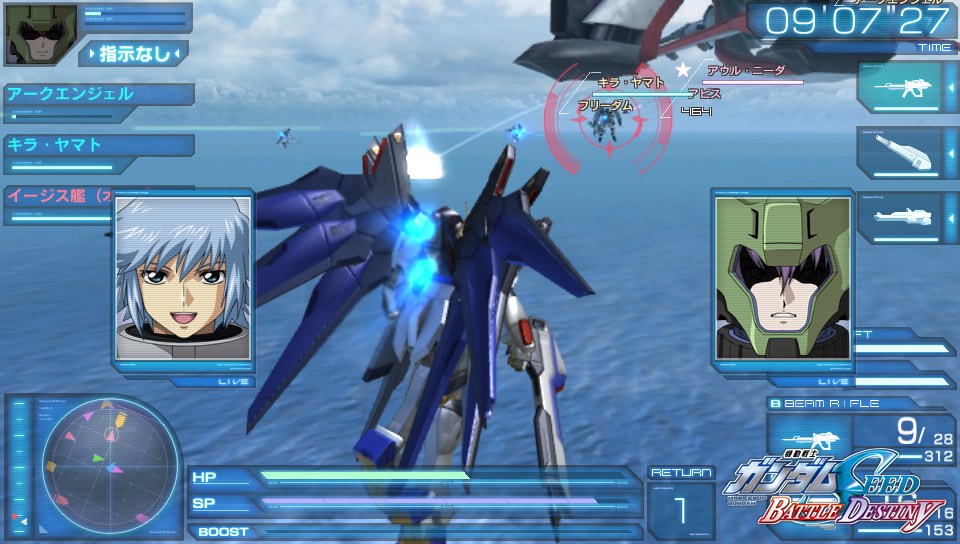Click the silver-haired pilot portrait
This screenshot has width=960, height=544.
coord(181,277)
